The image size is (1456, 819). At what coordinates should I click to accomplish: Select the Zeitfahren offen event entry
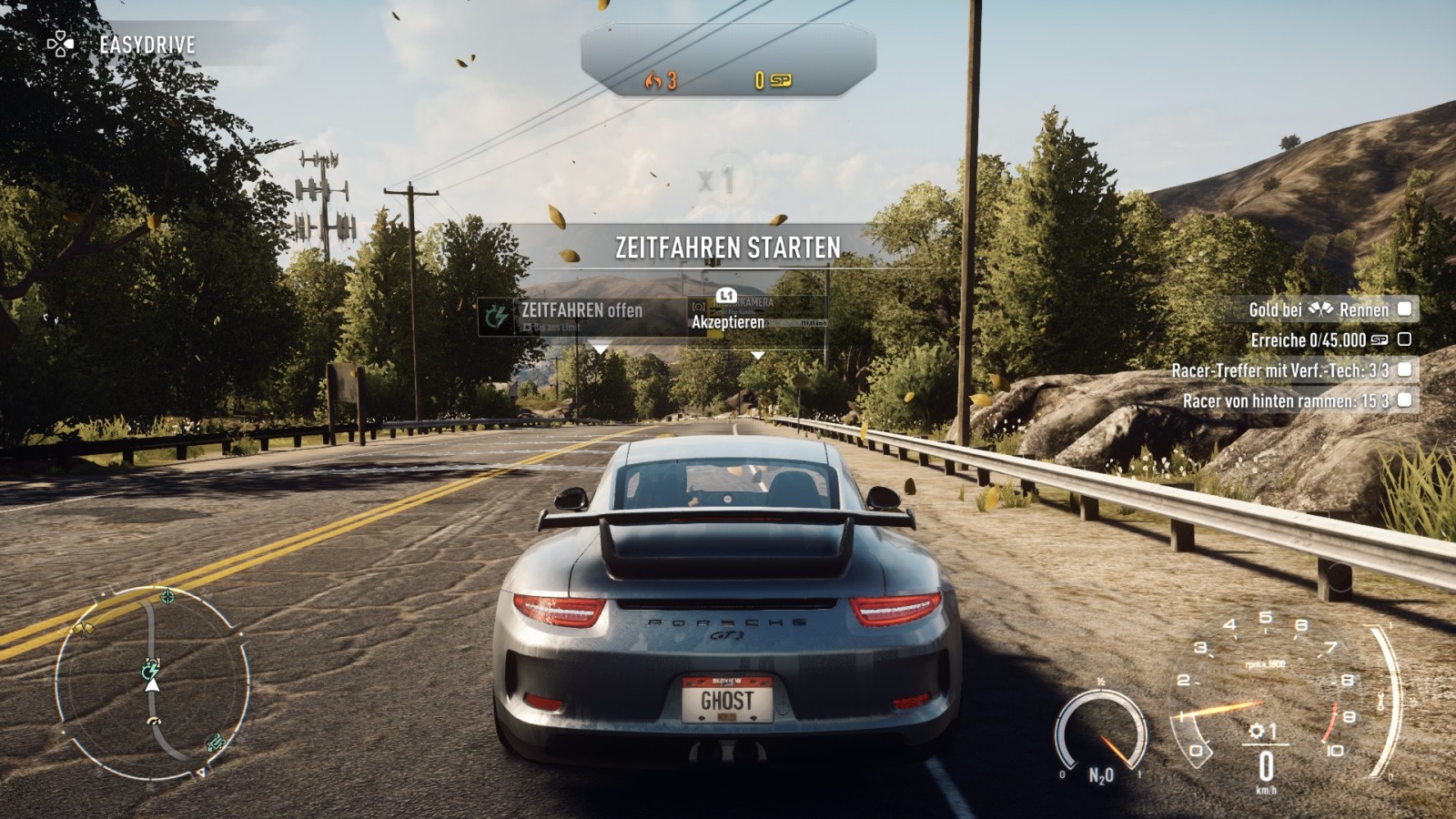(581, 315)
